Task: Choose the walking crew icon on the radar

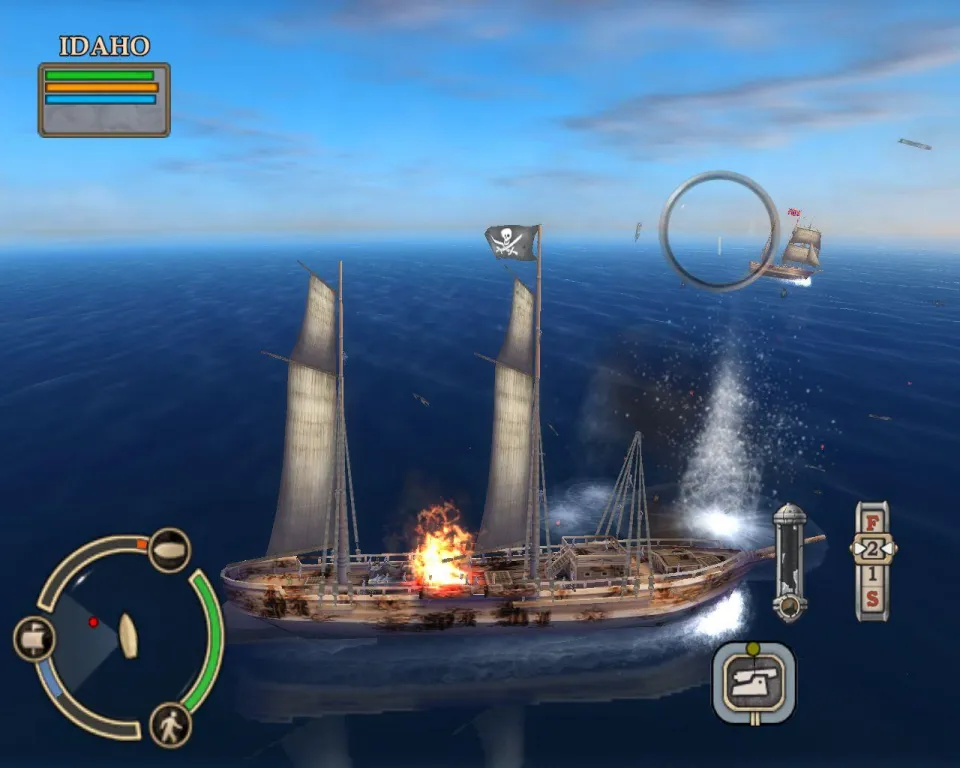Action: pyautogui.click(x=170, y=724)
